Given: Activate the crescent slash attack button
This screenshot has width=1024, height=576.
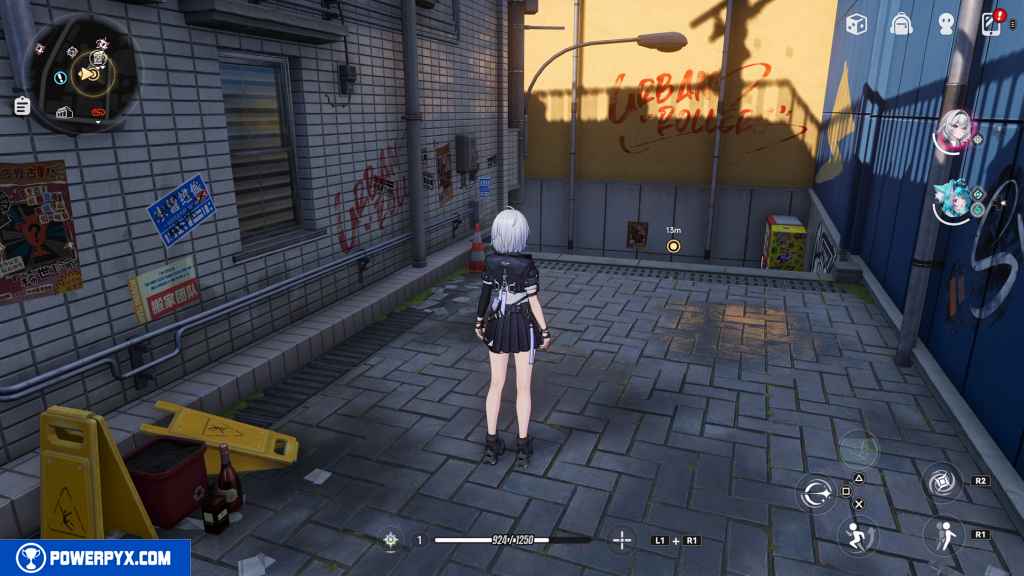Looking at the screenshot, I should [816, 493].
